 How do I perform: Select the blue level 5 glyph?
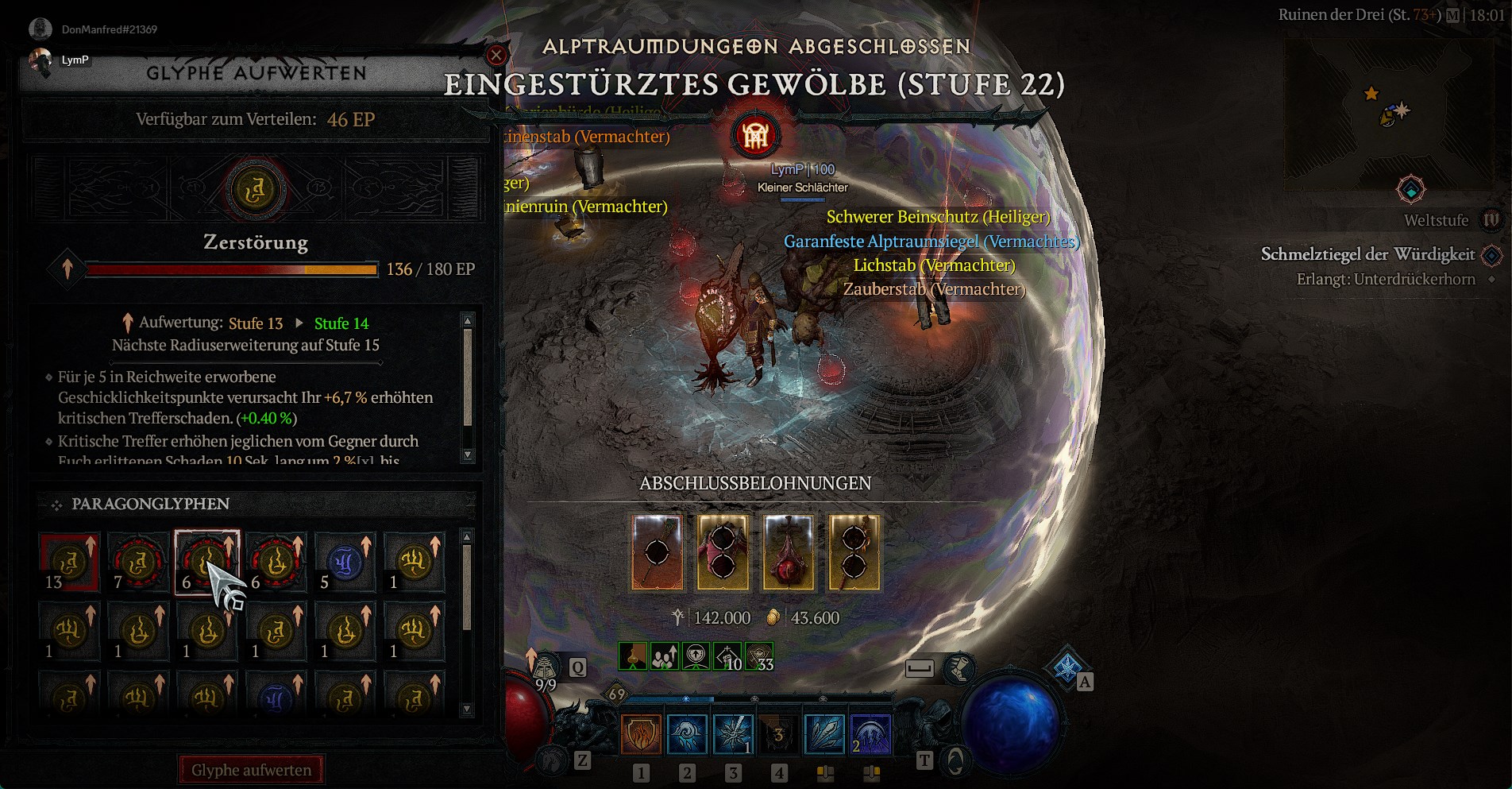point(345,563)
